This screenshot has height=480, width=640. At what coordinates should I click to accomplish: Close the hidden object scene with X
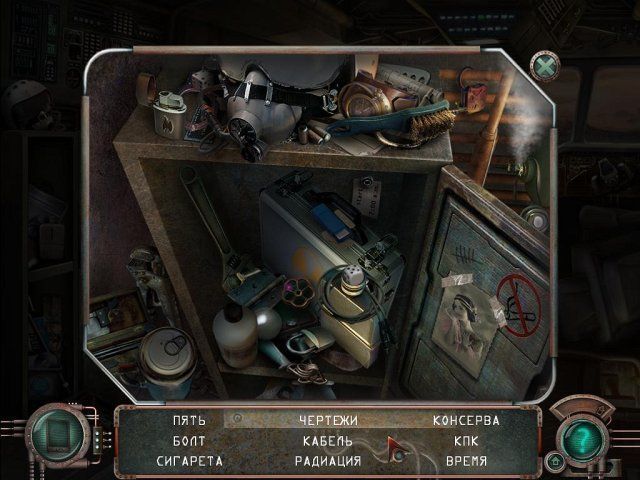tap(545, 66)
